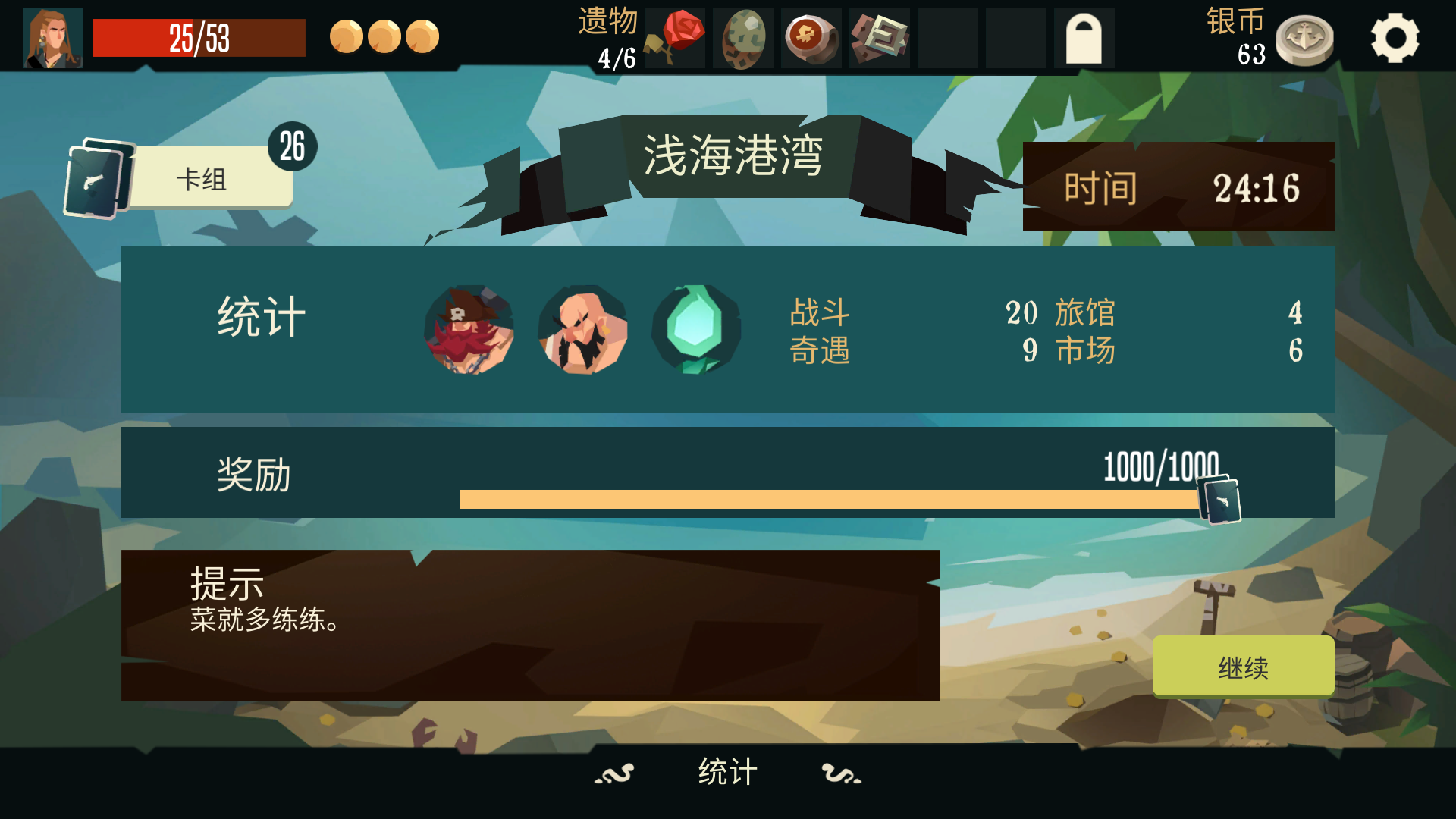The height and width of the screenshot is (819, 1456).
Task: Toggle the green gem stat icon
Action: [695, 330]
